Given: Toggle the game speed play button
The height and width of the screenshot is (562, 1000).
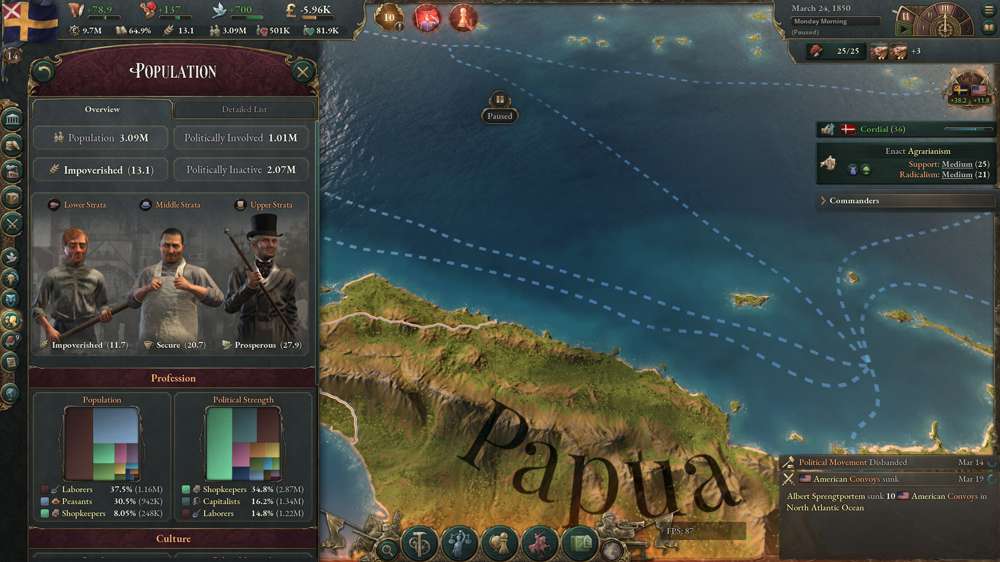Looking at the screenshot, I should pos(906,30).
